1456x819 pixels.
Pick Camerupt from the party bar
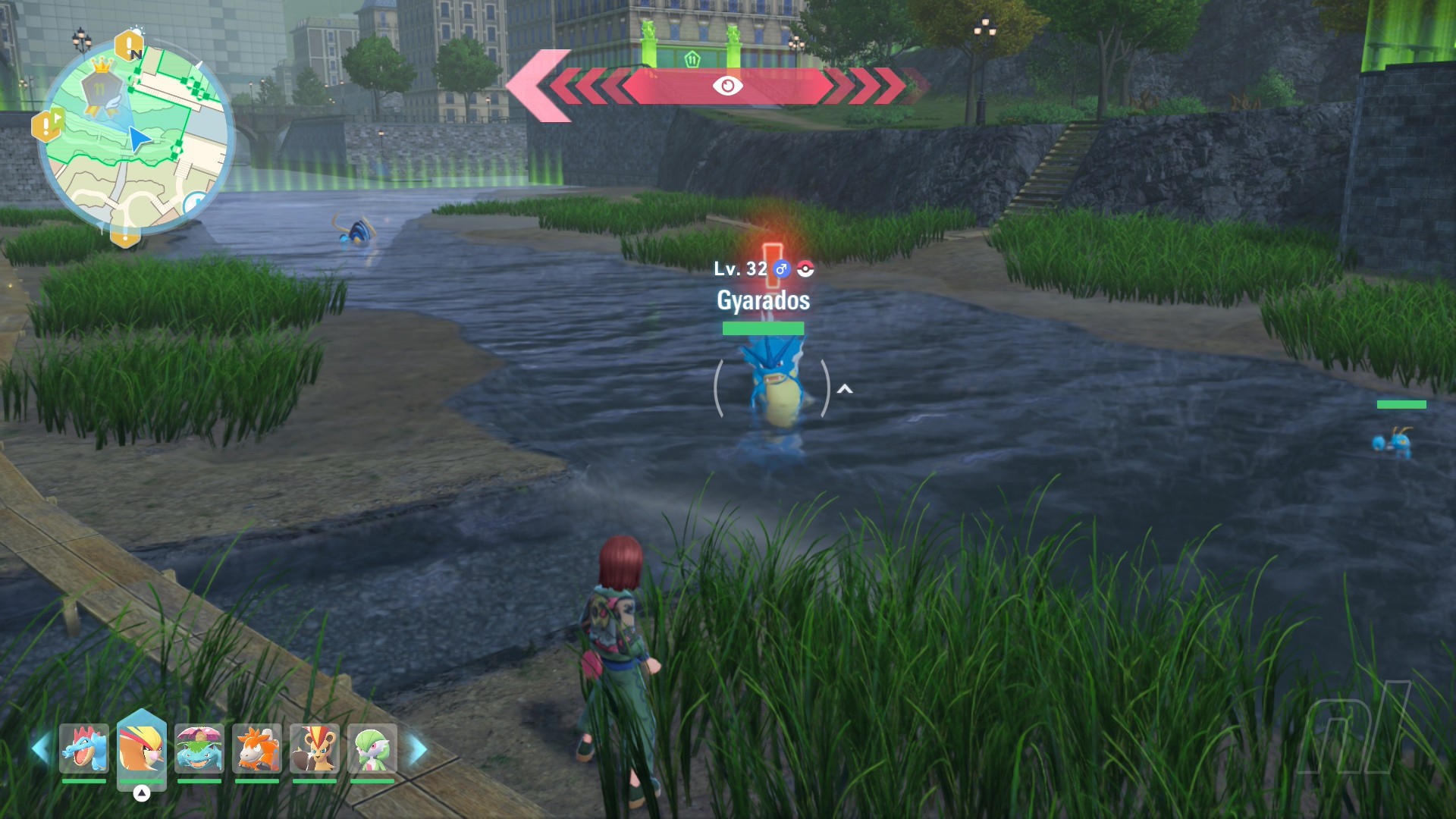(257, 748)
